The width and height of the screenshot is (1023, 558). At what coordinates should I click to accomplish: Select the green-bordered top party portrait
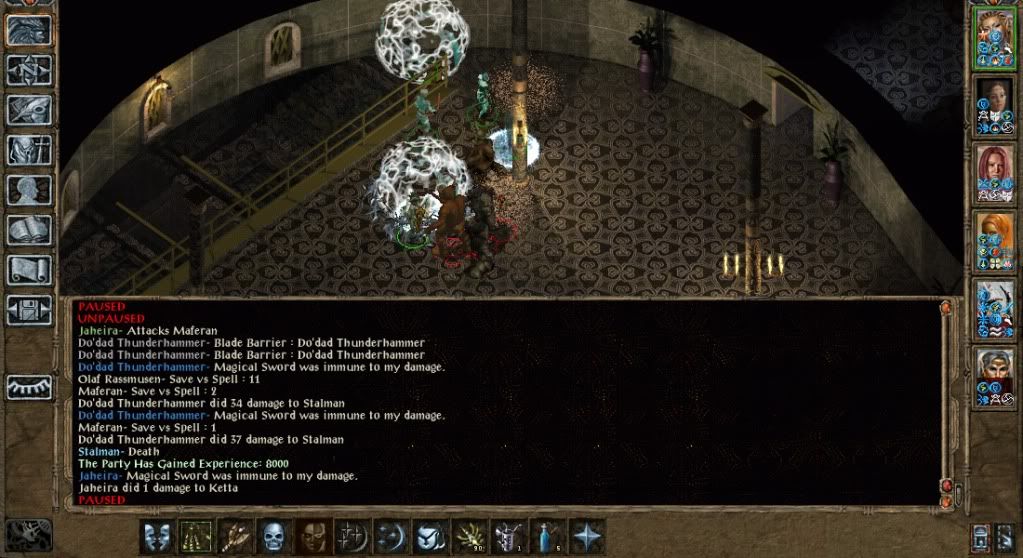995,37
